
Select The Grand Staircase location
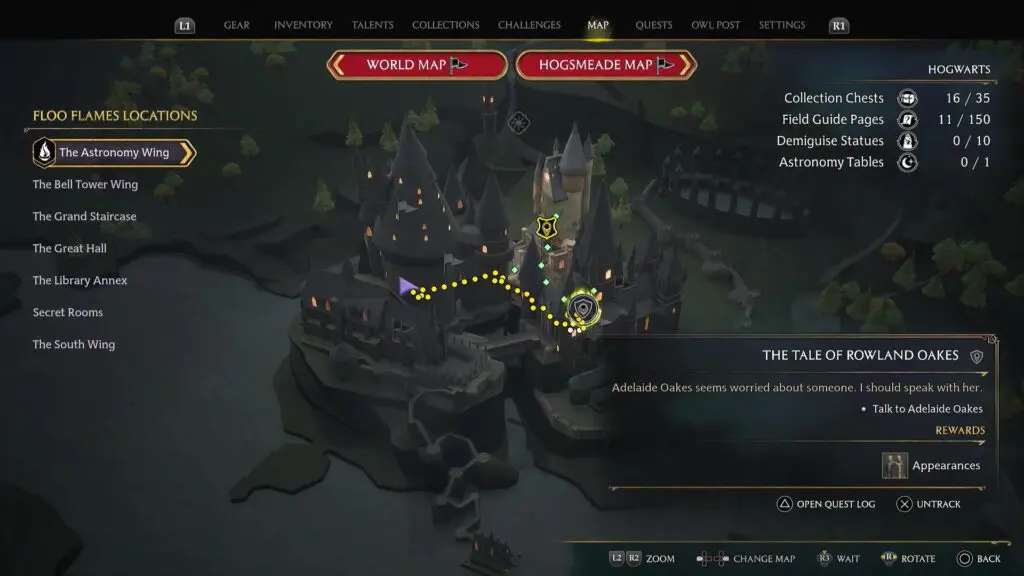[x=84, y=217]
